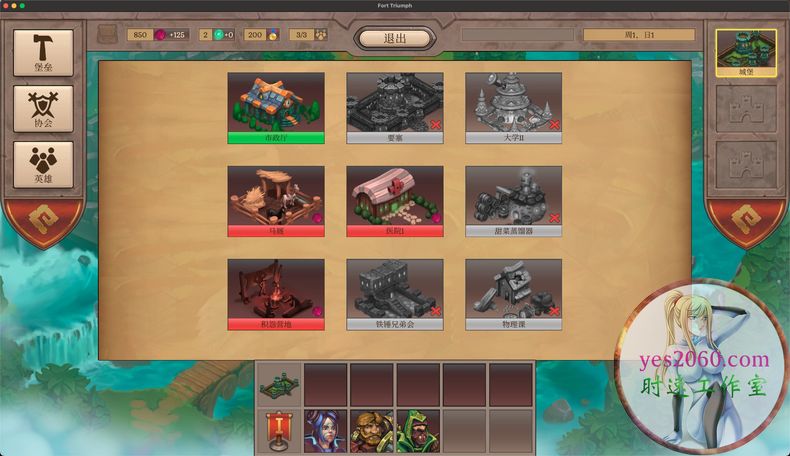Select the purple-haired mage hero portrait
This screenshot has width=790, height=456.
pyautogui.click(x=325, y=430)
